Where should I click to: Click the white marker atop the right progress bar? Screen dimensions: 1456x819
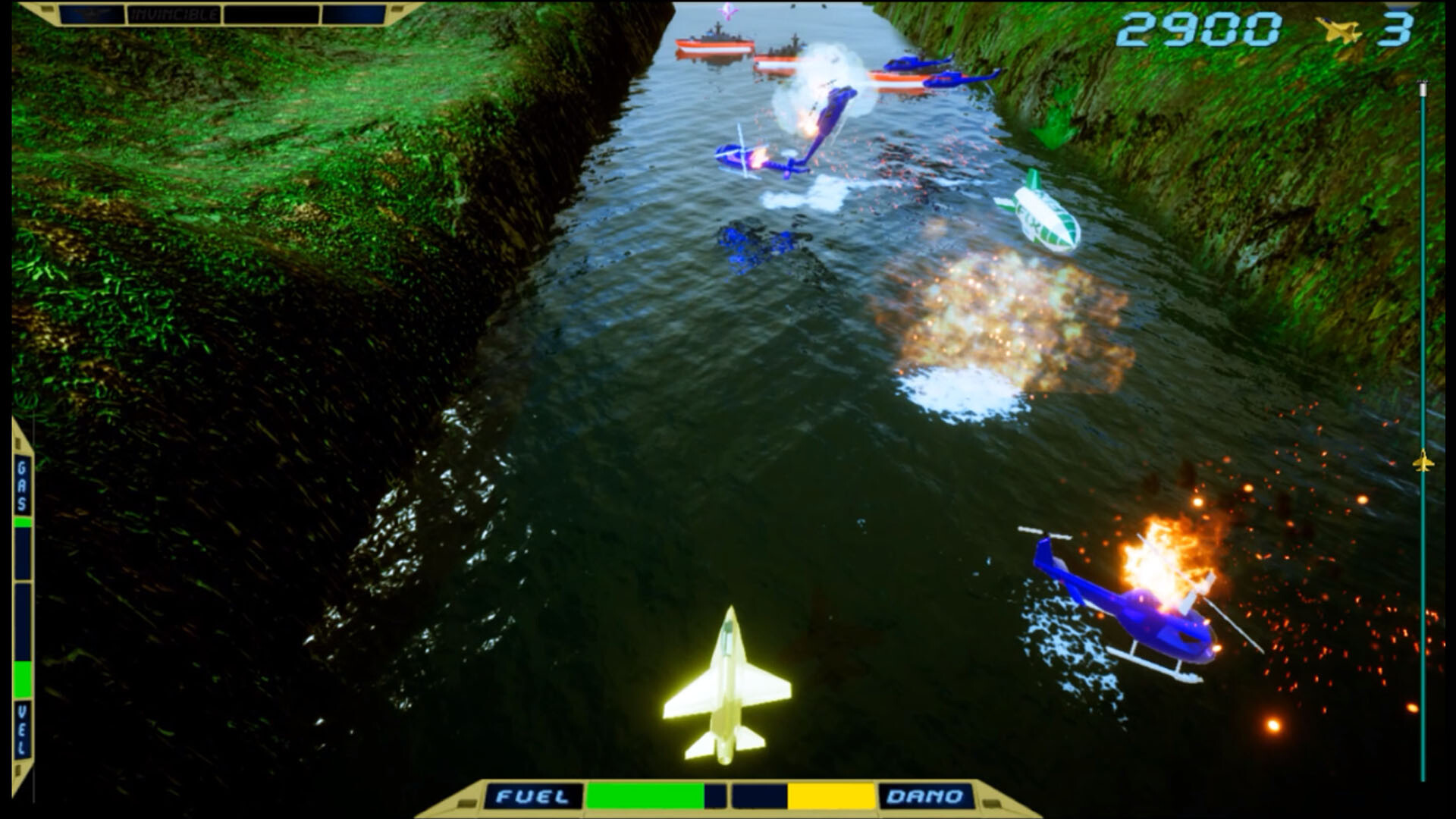pyautogui.click(x=1424, y=91)
